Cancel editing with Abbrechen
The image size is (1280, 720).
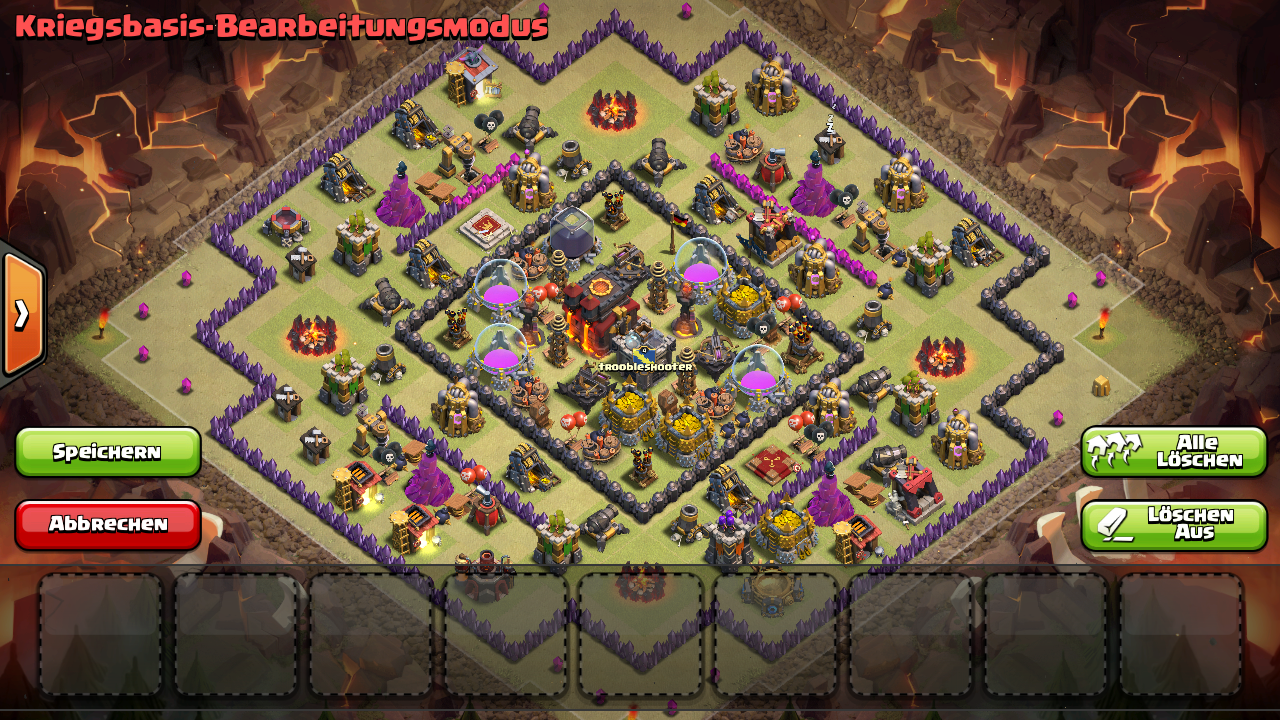[x=108, y=524]
